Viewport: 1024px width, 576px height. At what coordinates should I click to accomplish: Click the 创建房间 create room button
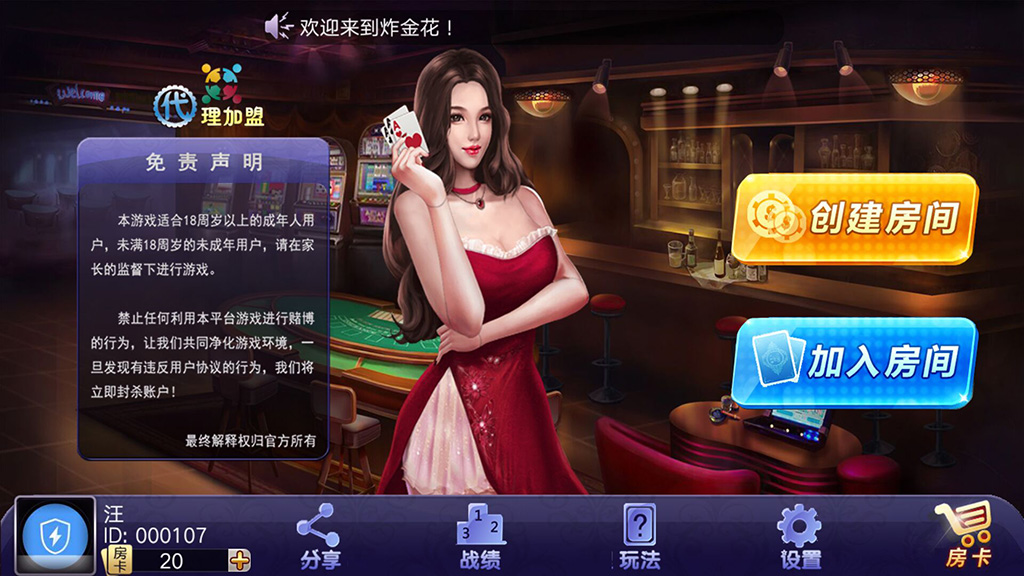click(853, 218)
